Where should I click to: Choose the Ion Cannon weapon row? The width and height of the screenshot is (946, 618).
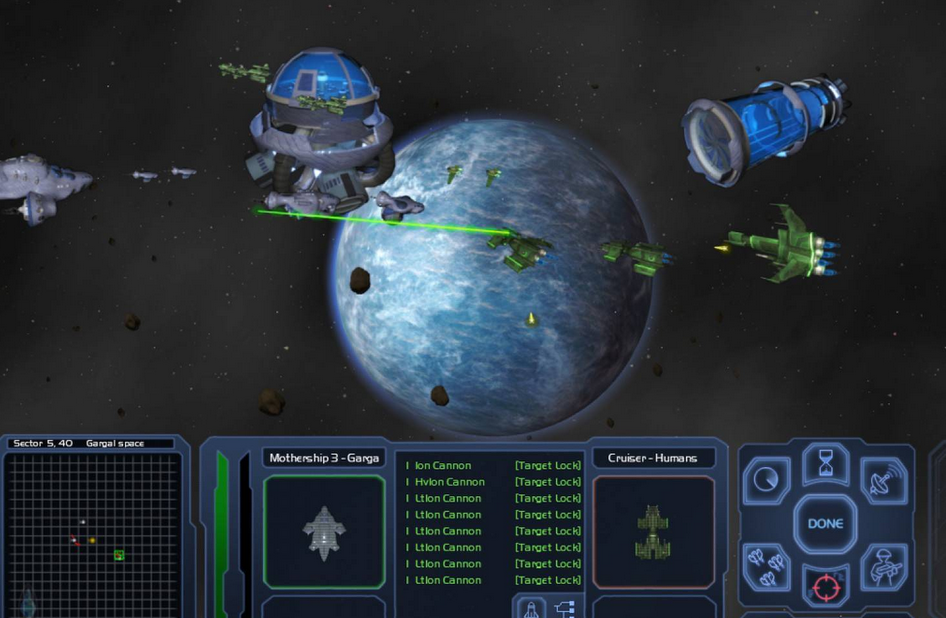493,466
